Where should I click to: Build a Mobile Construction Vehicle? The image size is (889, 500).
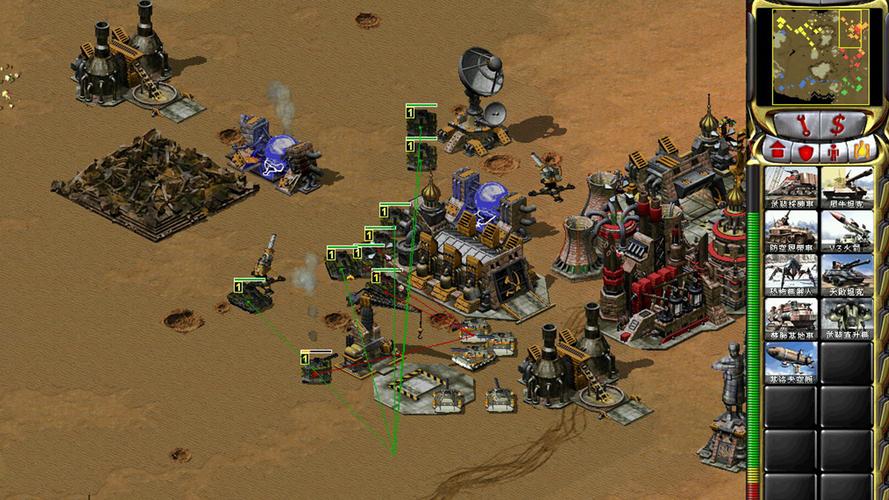click(791, 319)
